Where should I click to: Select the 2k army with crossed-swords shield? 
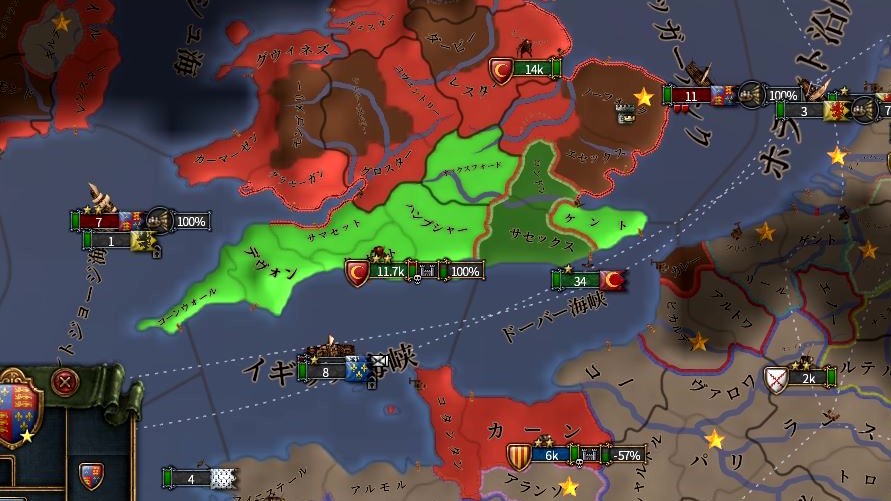(x=801, y=377)
